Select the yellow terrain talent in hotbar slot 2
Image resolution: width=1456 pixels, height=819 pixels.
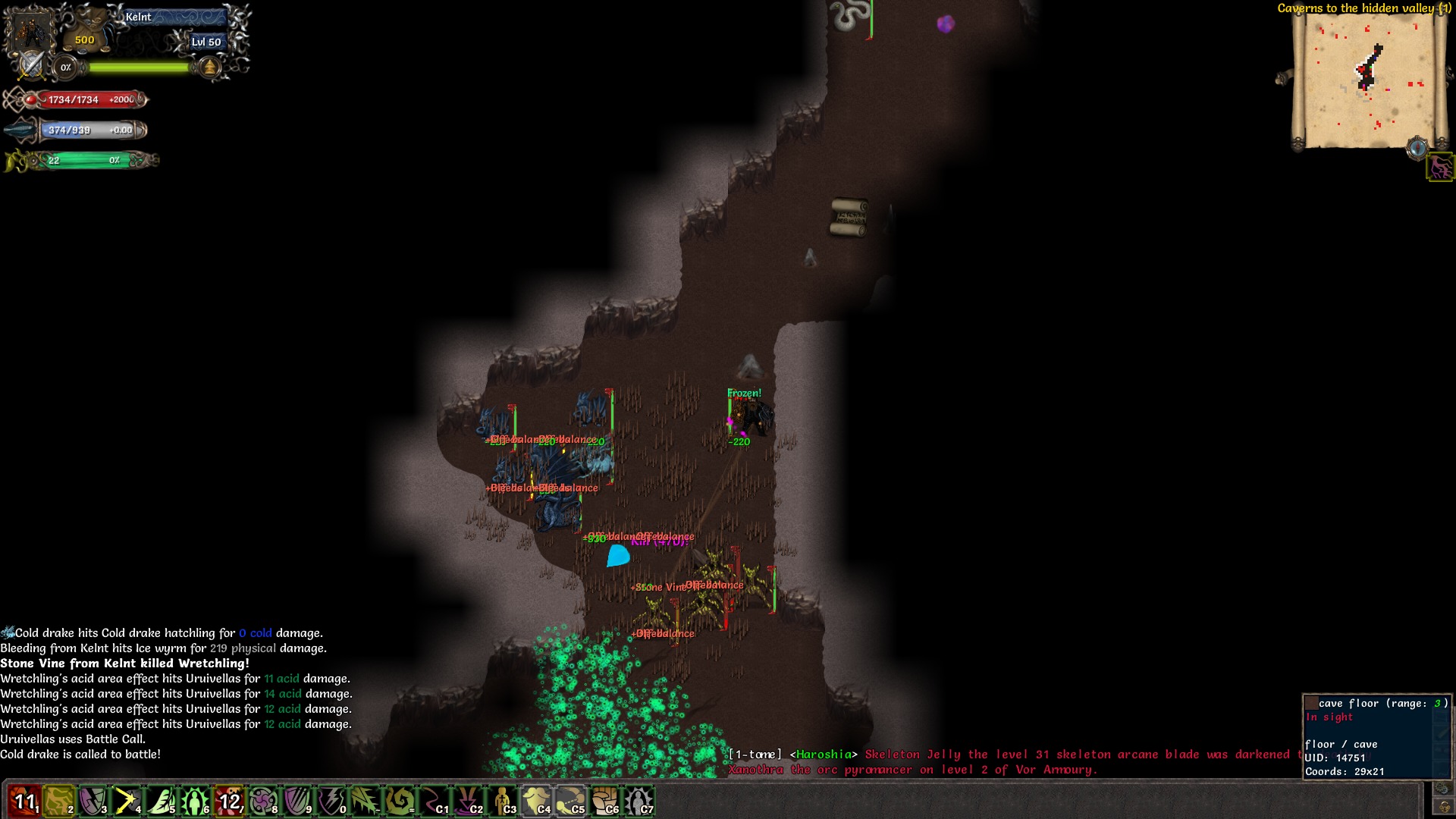click(58, 800)
